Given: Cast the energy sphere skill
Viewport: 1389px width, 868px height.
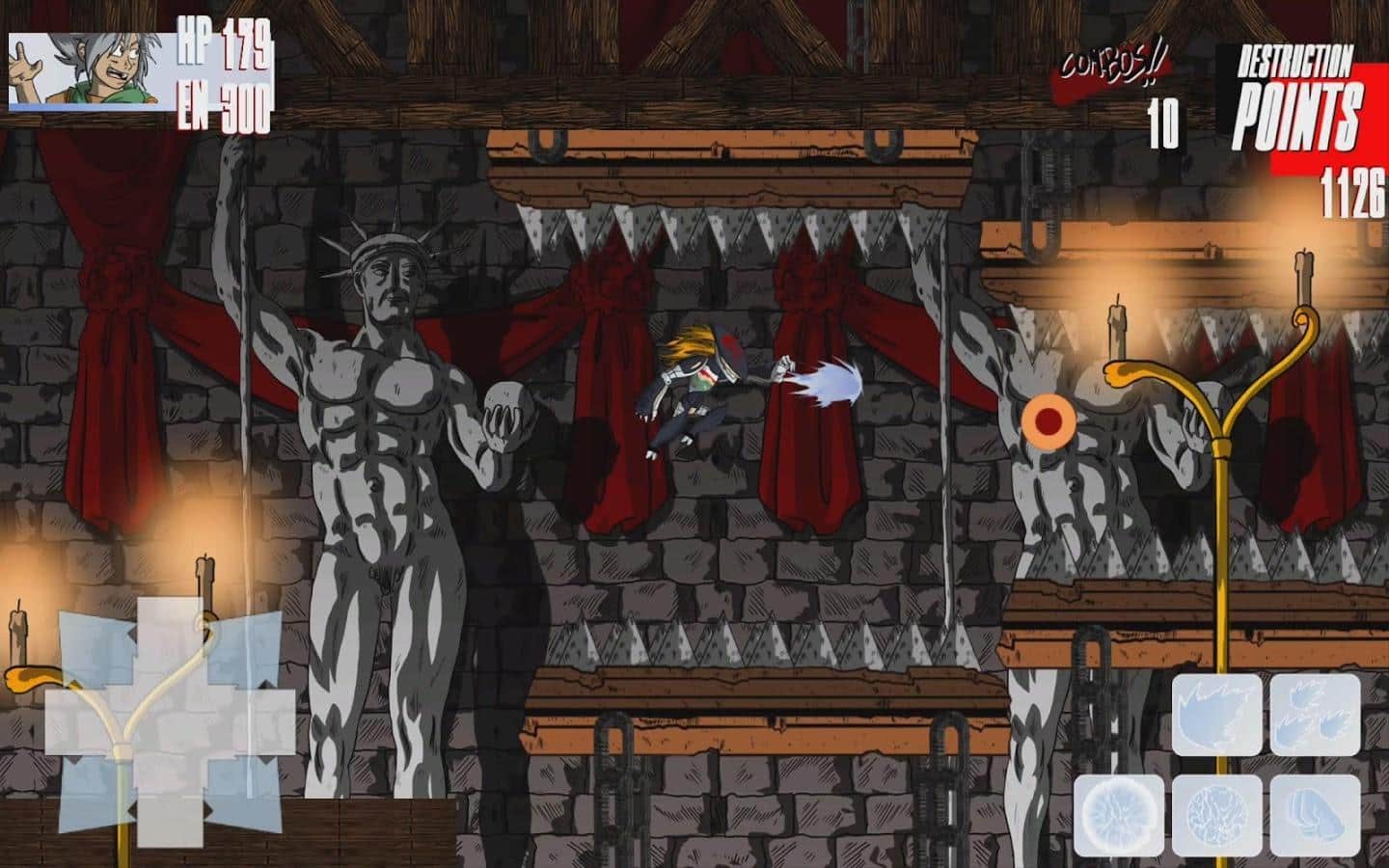Looking at the screenshot, I should point(1217,815).
